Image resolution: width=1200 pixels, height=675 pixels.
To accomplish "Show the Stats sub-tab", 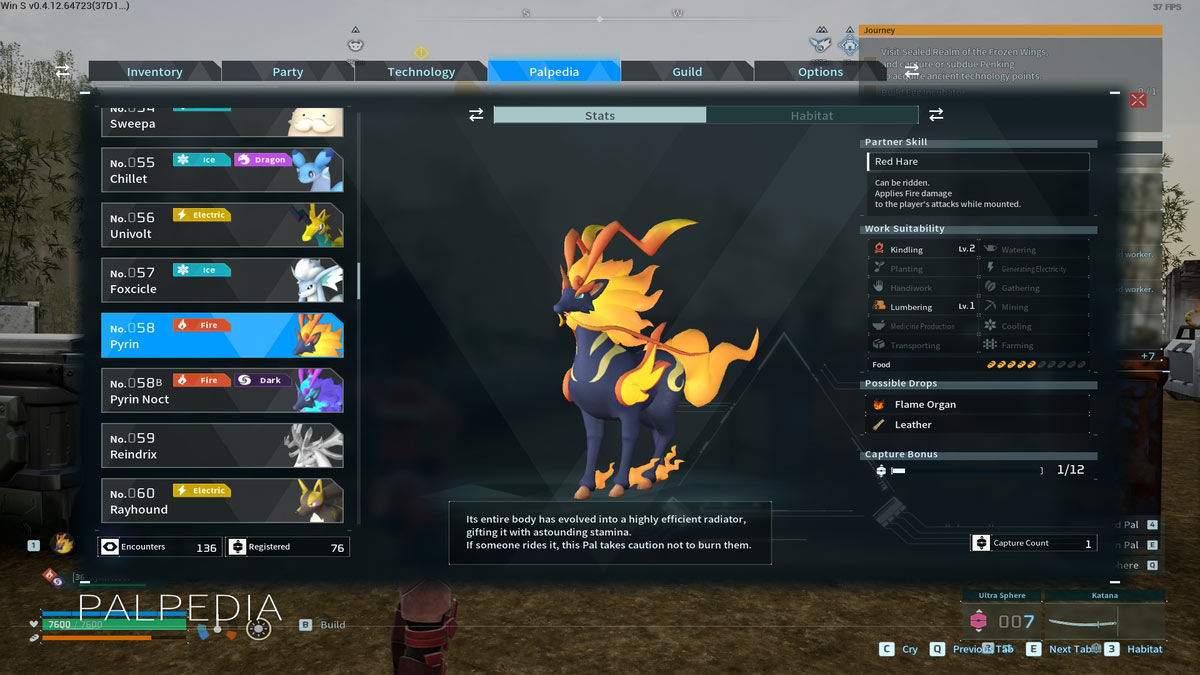I will (x=600, y=116).
